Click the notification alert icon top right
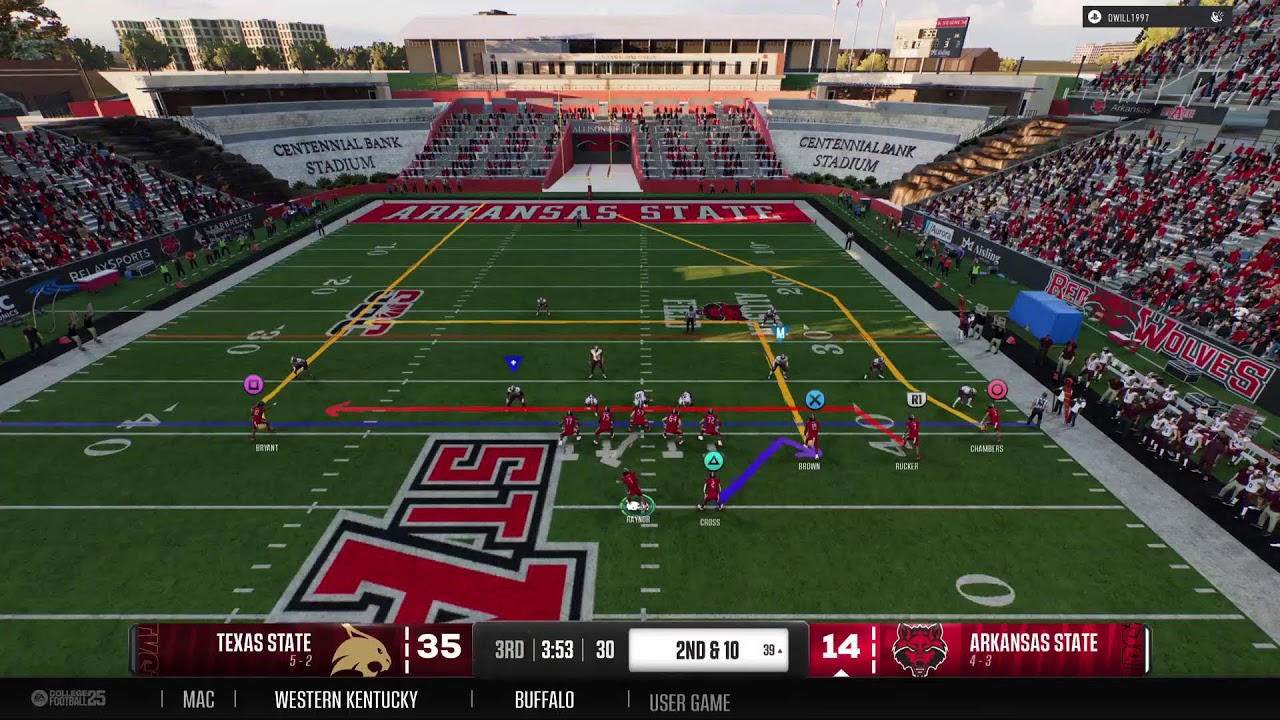 click(1216, 15)
